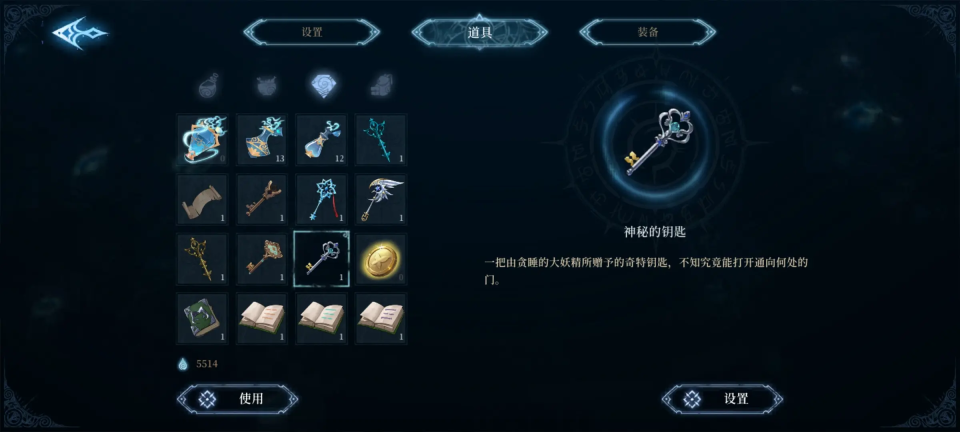Viewport: 960px width, 432px height.
Task: Switch to the 设置 tab
Action: (x=312, y=32)
